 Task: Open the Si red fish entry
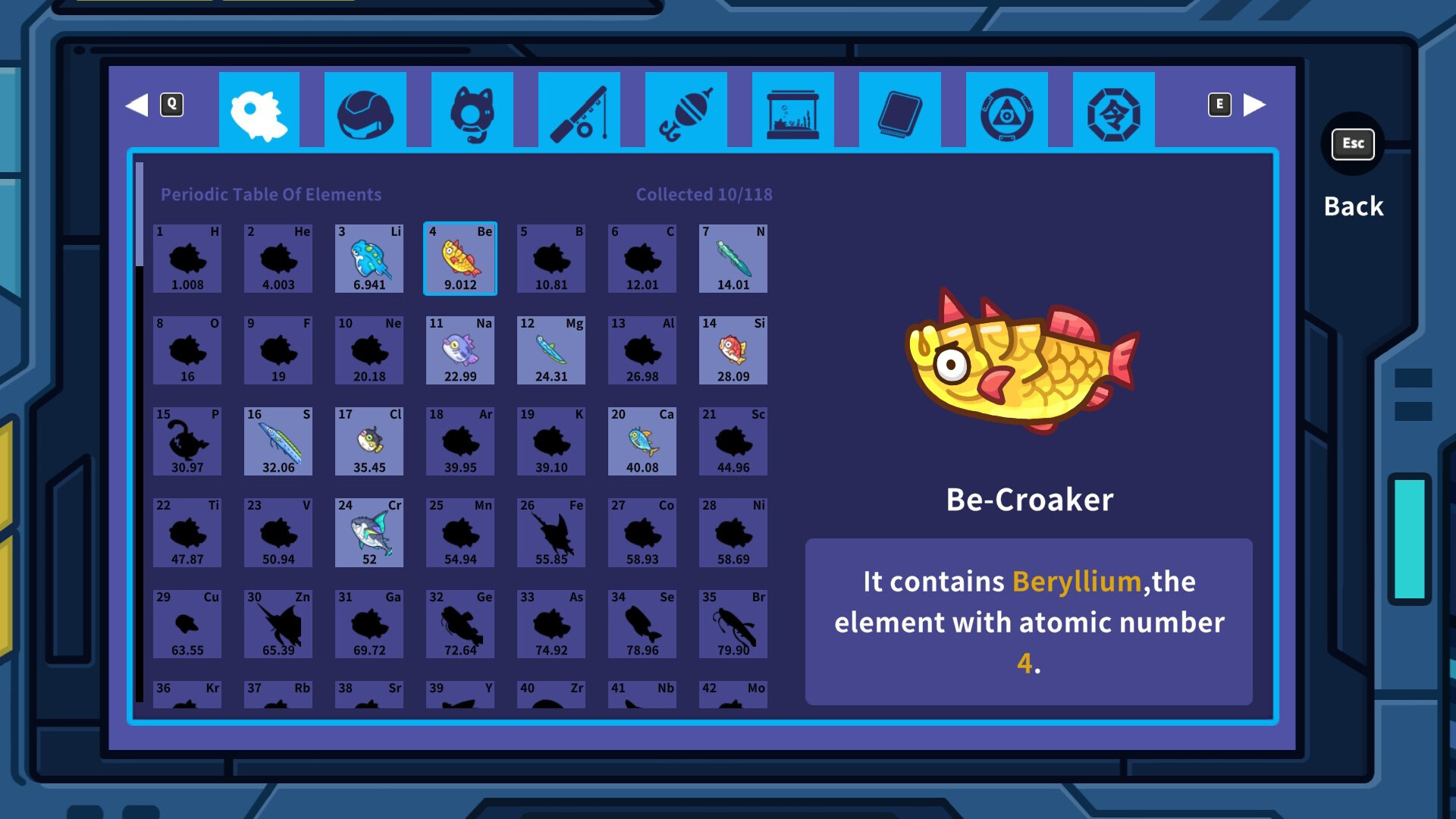pyautogui.click(x=733, y=350)
